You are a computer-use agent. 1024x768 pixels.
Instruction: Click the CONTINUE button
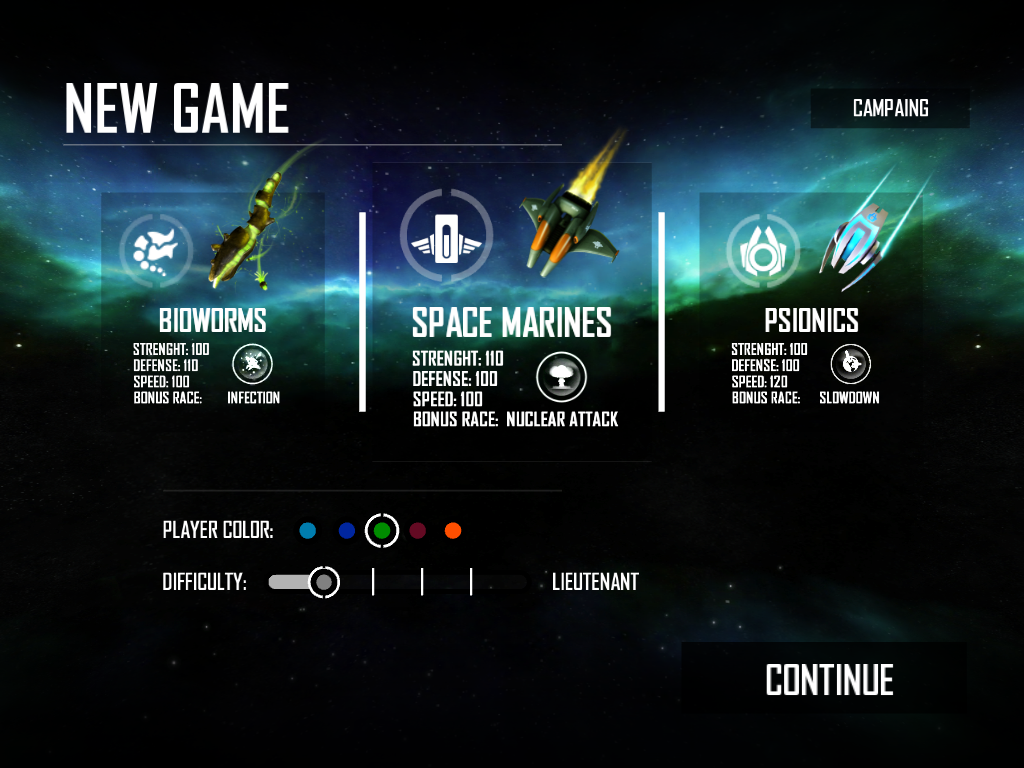[x=829, y=680]
